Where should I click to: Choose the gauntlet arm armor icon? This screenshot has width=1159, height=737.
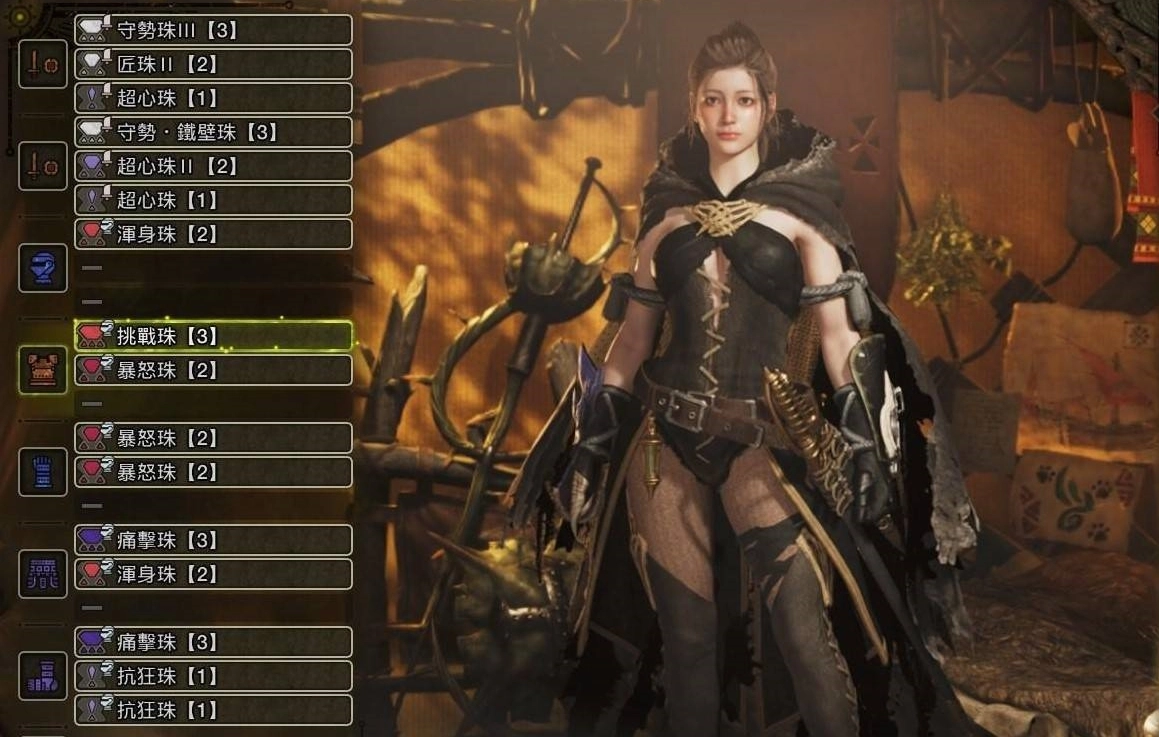point(43,472)
